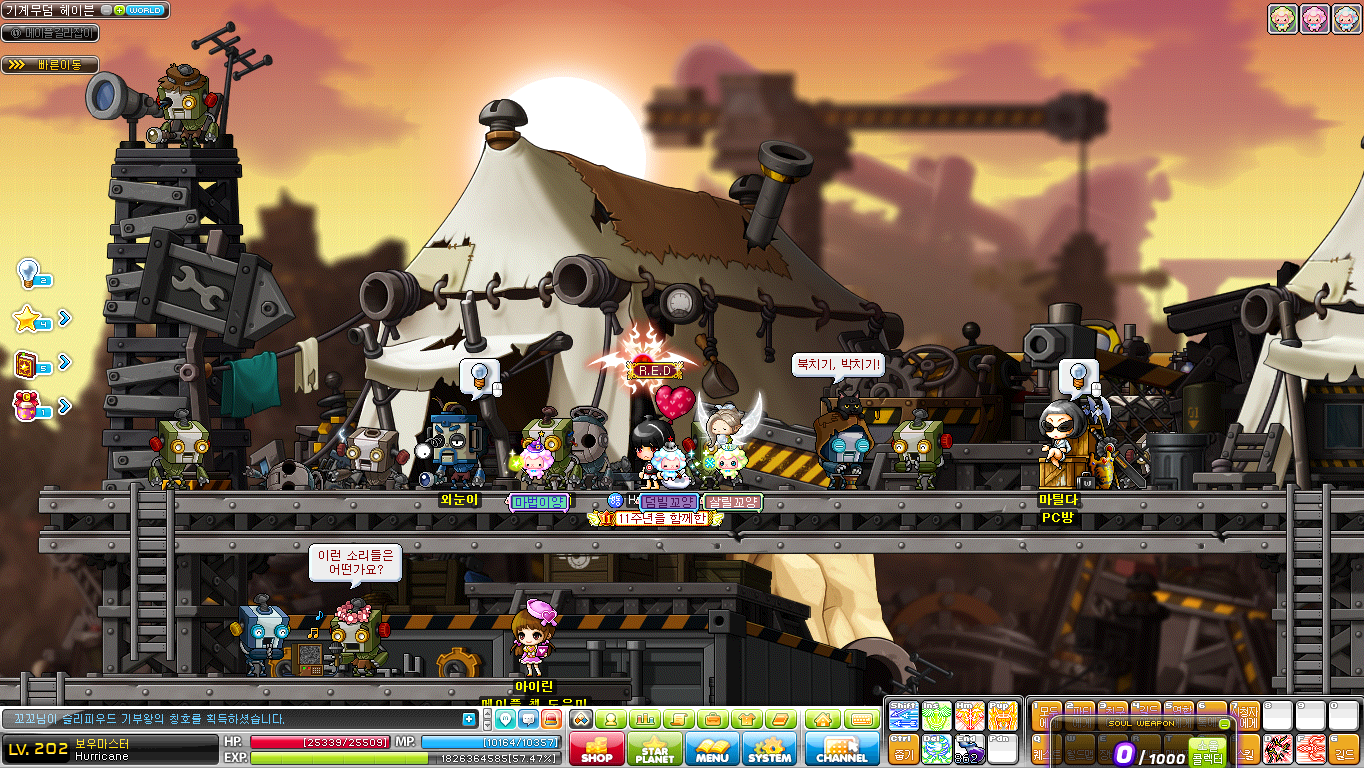This screenshot has height=768, width=1364.
Task: Select the Shift-key blue arrows skill slot
Action: coord(903,715)
